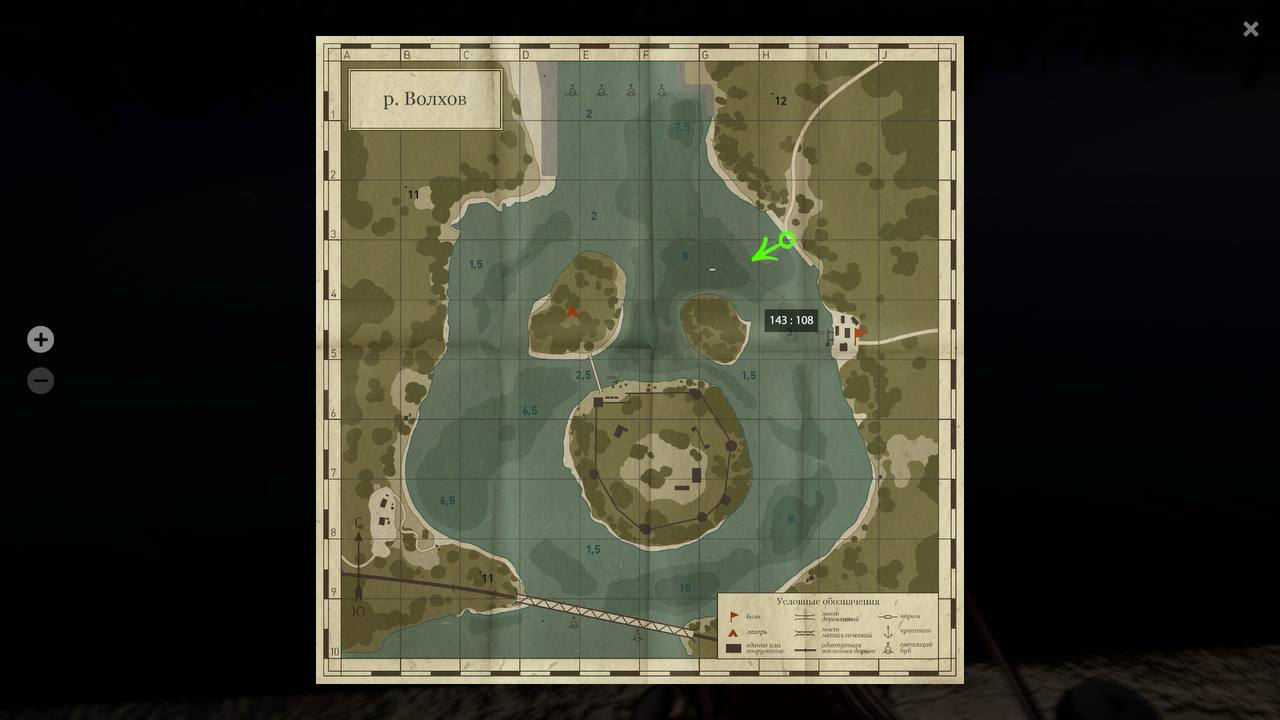Click the lighted buoy symbol in the legend
1280x720 pixels.
[886, 648]
